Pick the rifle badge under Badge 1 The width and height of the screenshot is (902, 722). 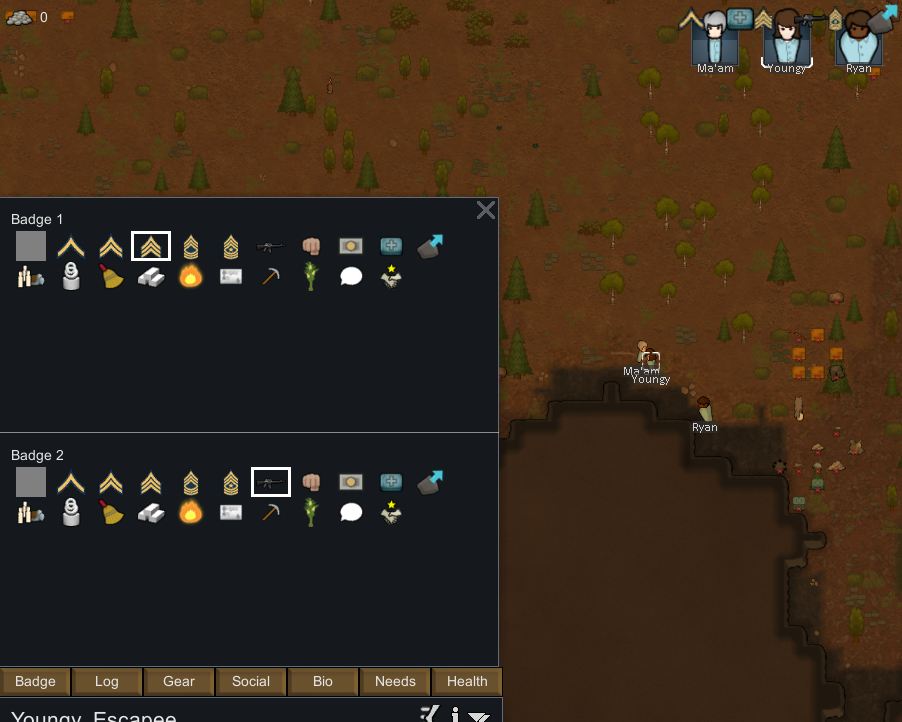[270, 246]
